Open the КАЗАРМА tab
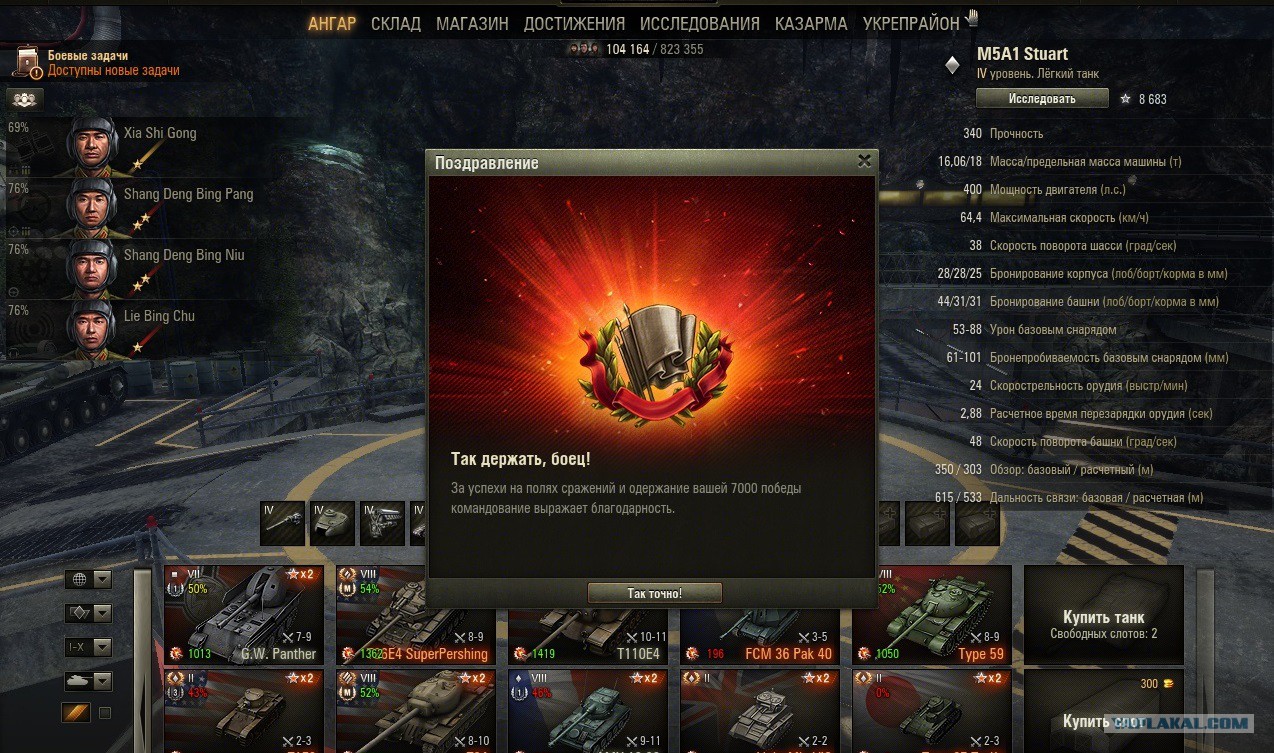Image resolution: width=1274 pixels, height=753 pixels. point(811,24)
